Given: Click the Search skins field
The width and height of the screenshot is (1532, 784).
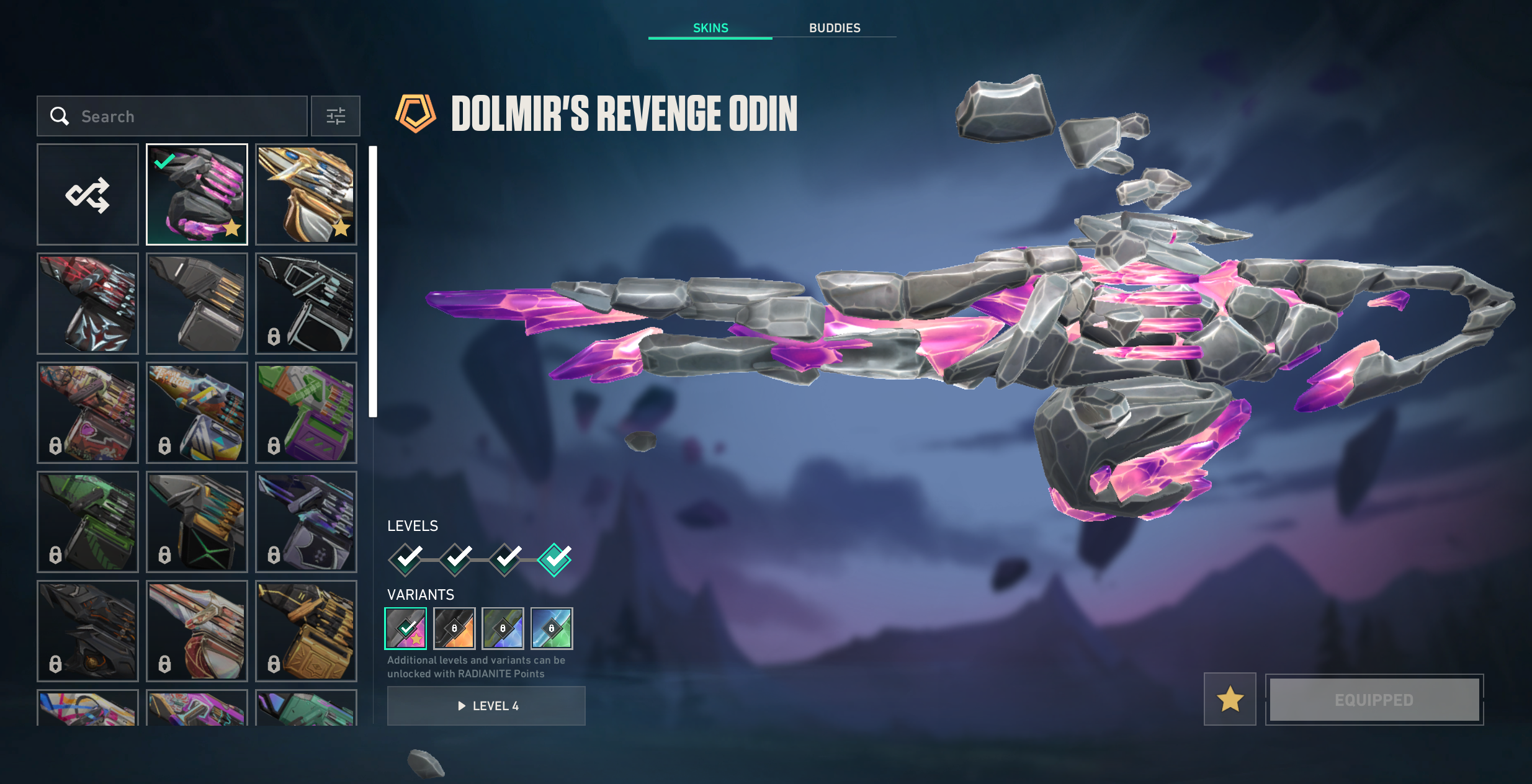Looking at the screenshot, I should 186,116.
